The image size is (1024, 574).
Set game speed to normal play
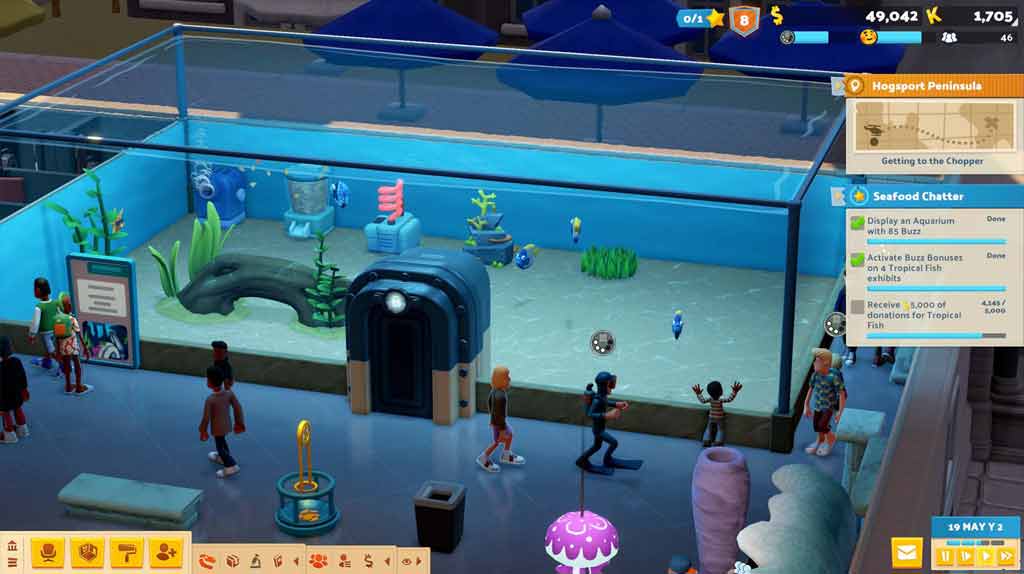point(987,555)
